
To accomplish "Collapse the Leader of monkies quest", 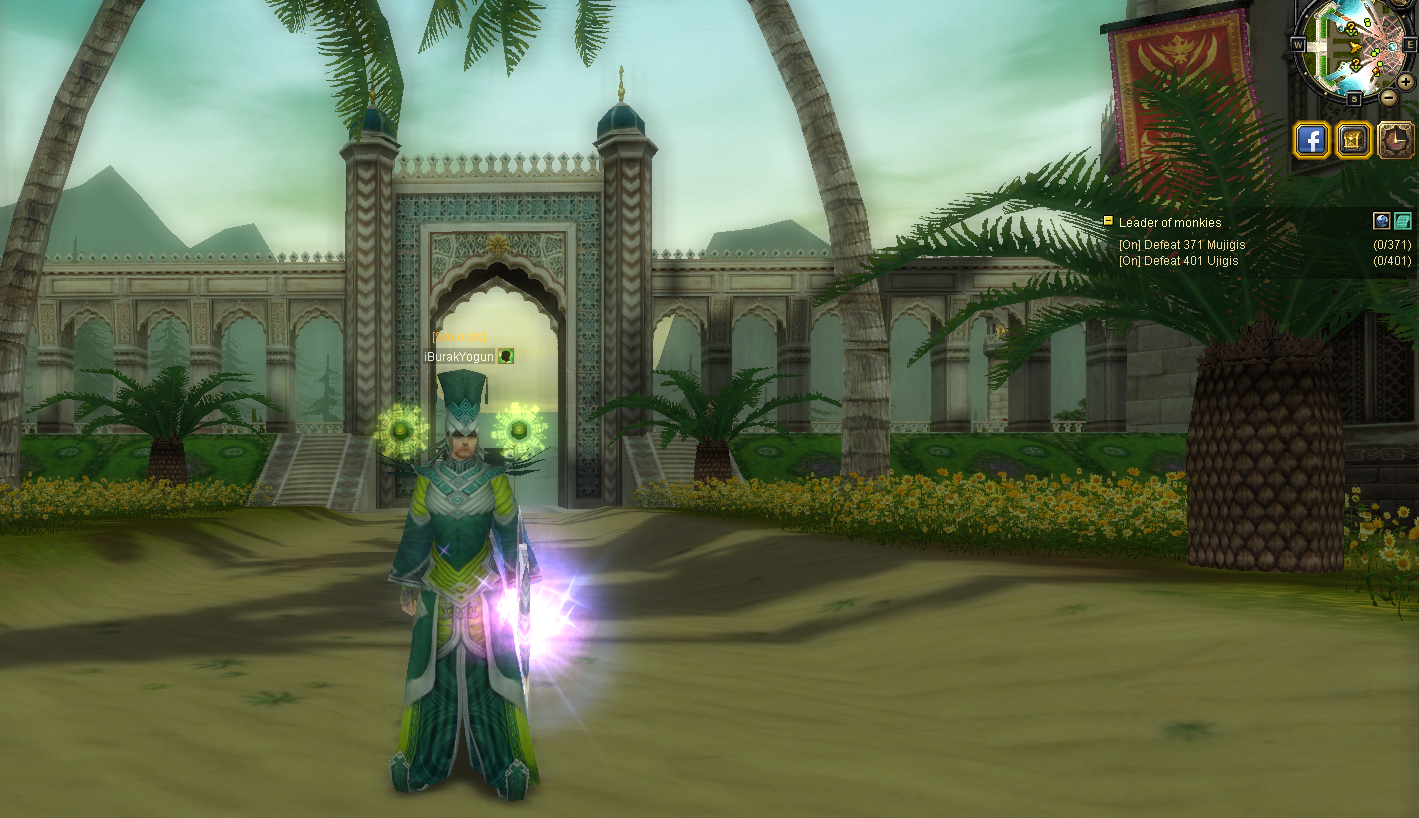I will (x=1108, y=221).
